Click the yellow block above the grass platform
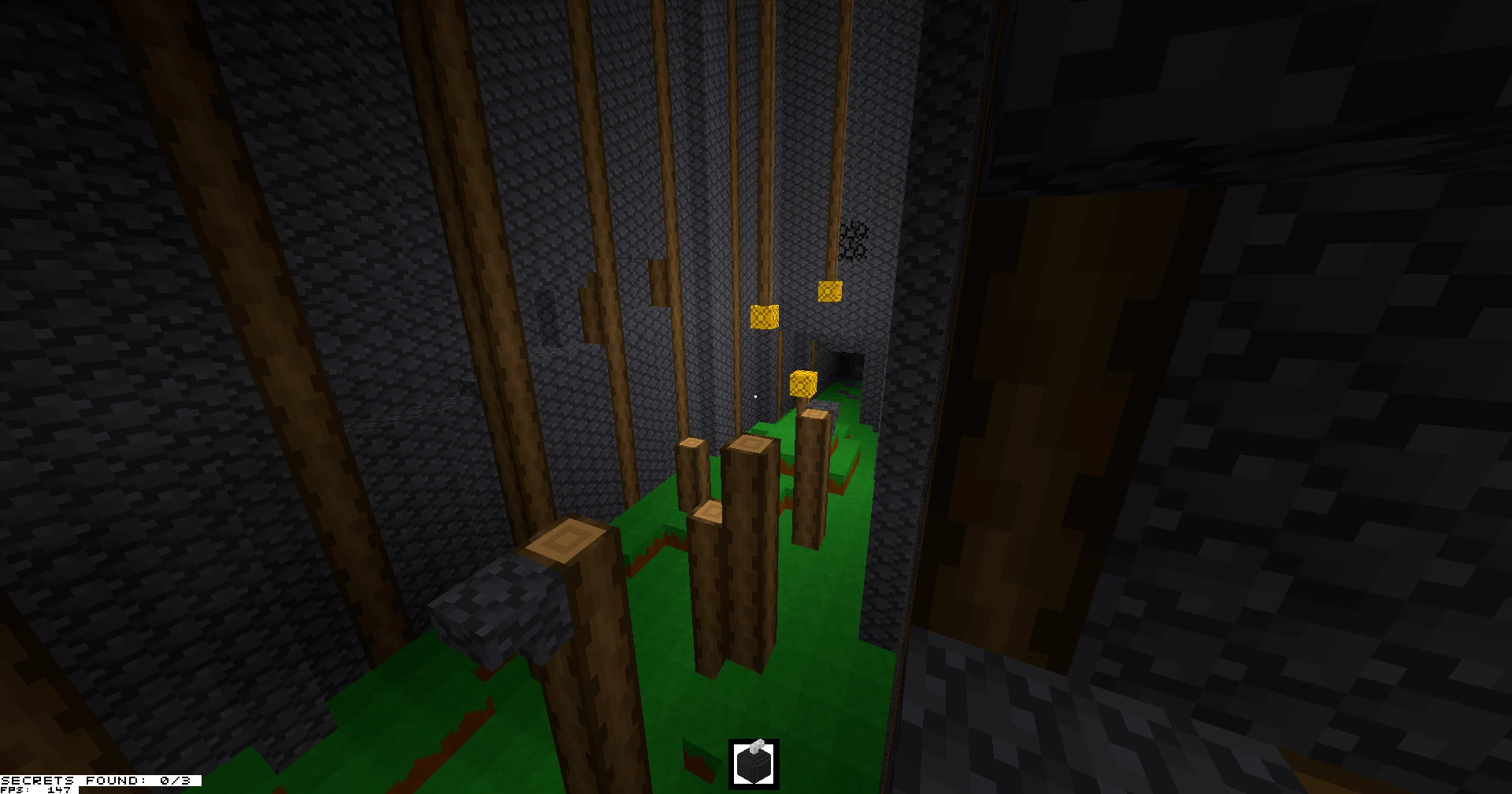 click(x=805, y=384)
